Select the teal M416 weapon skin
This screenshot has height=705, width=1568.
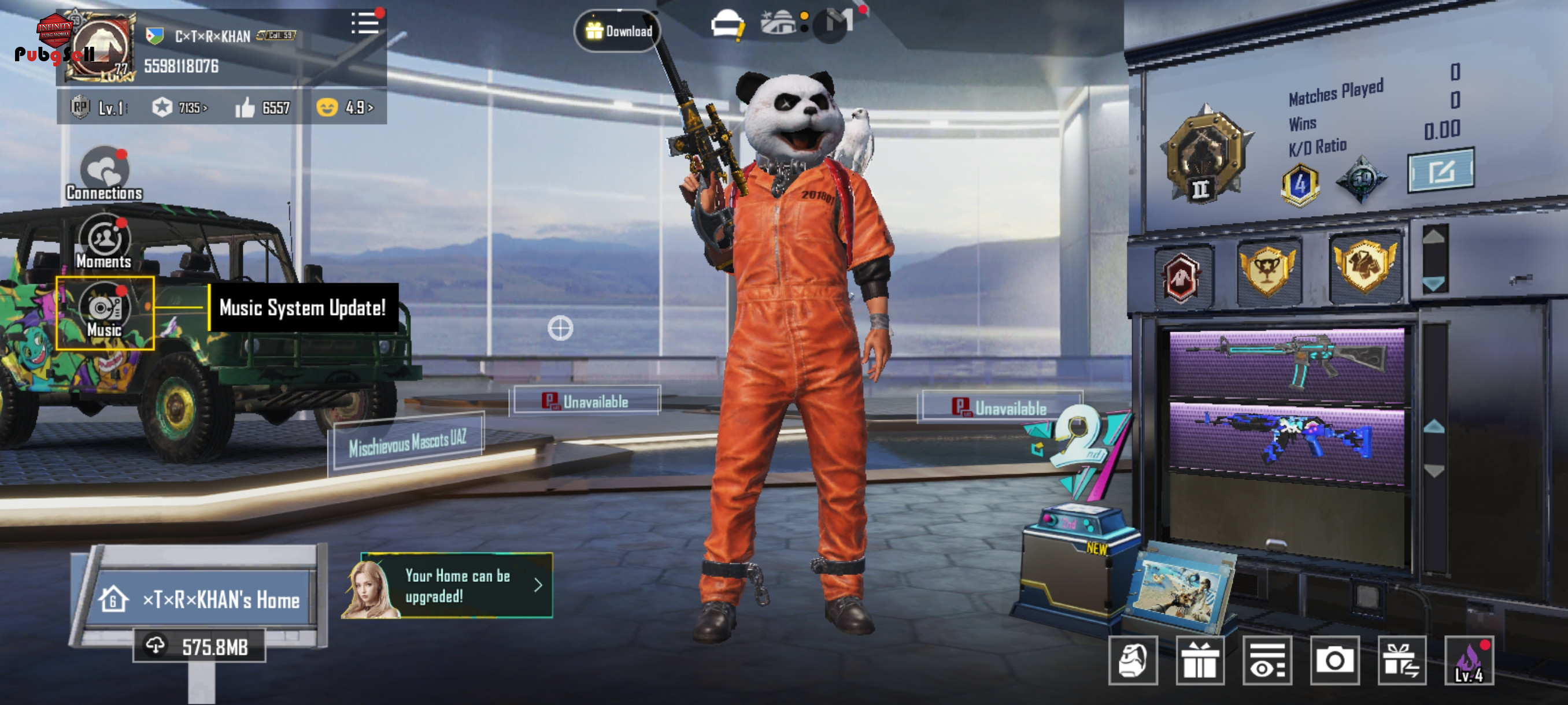coord(1287,363)
